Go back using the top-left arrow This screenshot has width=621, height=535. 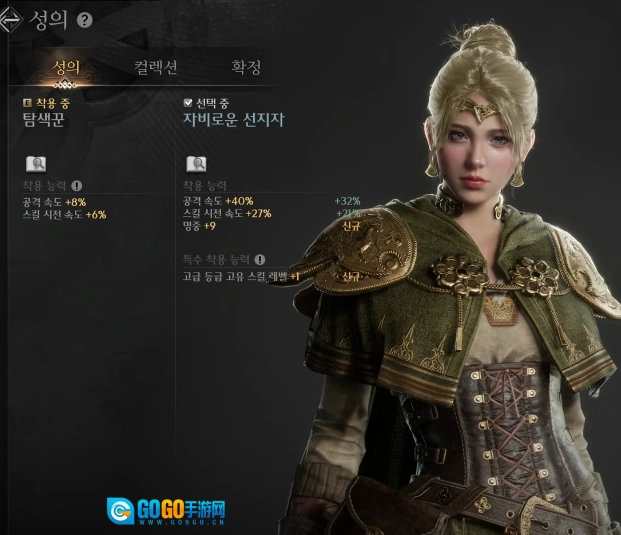(x=15, y=19)
